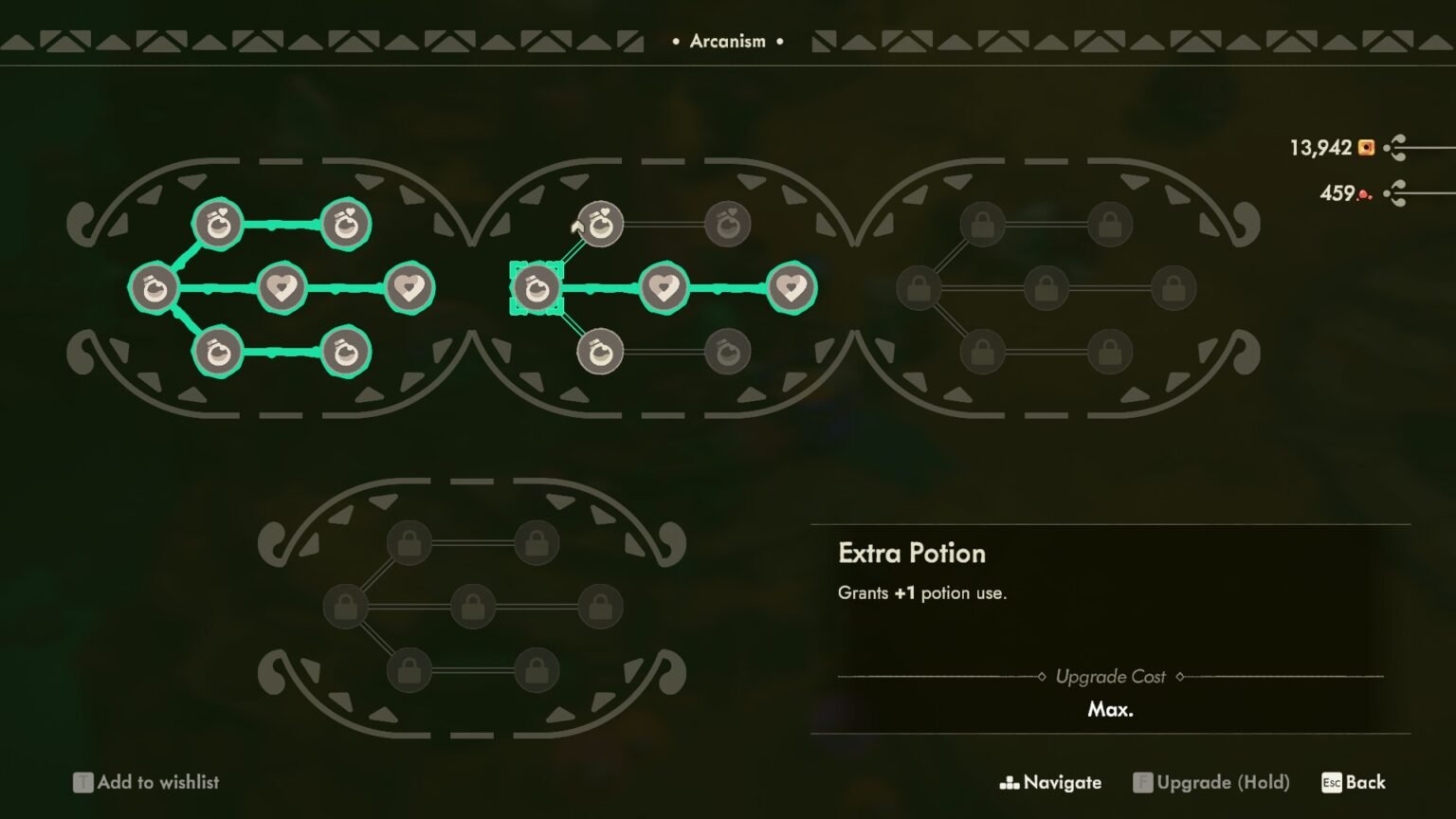Select the center locked node in the bottom tree
The image size is (1456, 819).
(471, 608)
